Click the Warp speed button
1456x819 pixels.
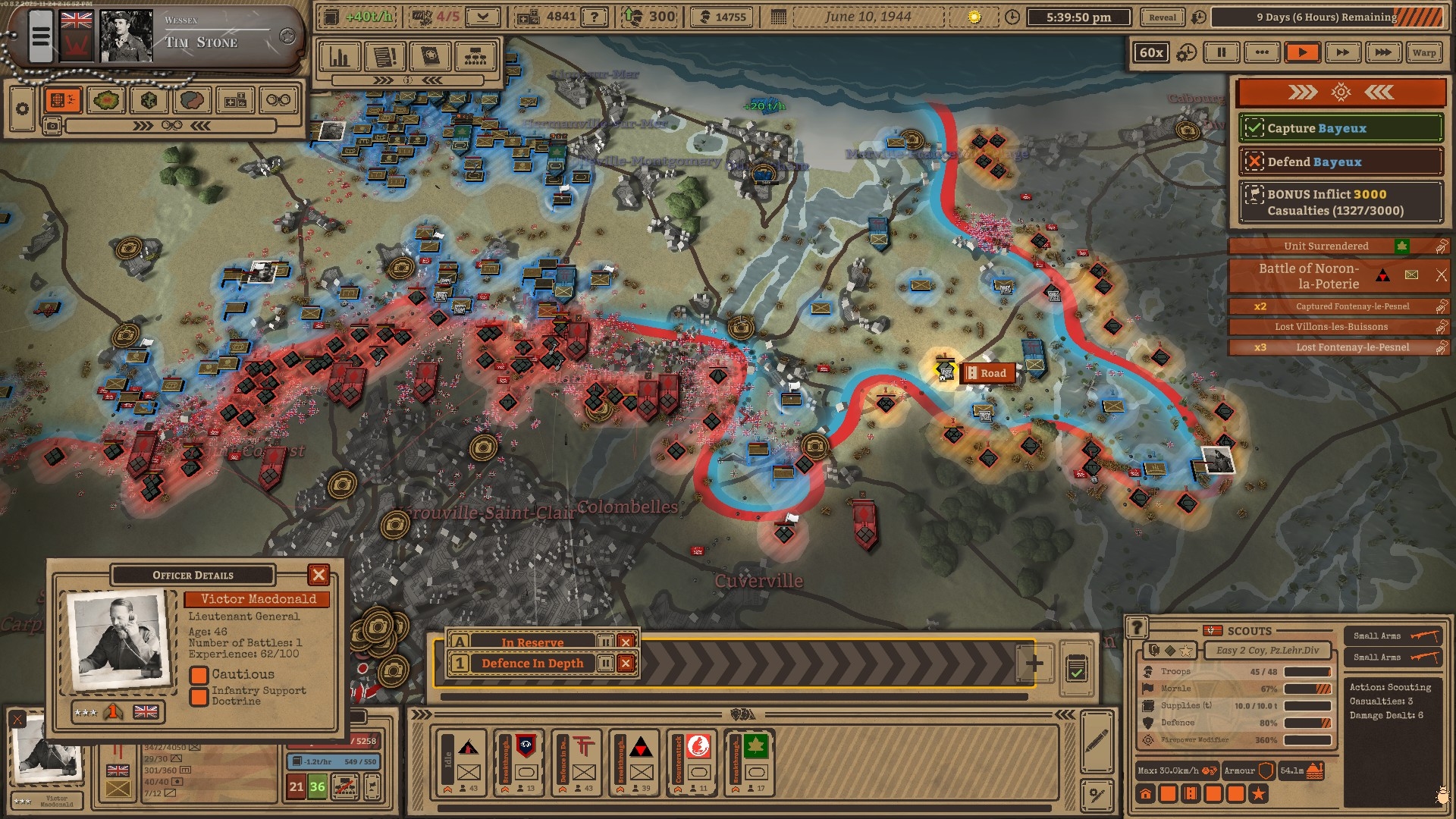point(1423,52)
